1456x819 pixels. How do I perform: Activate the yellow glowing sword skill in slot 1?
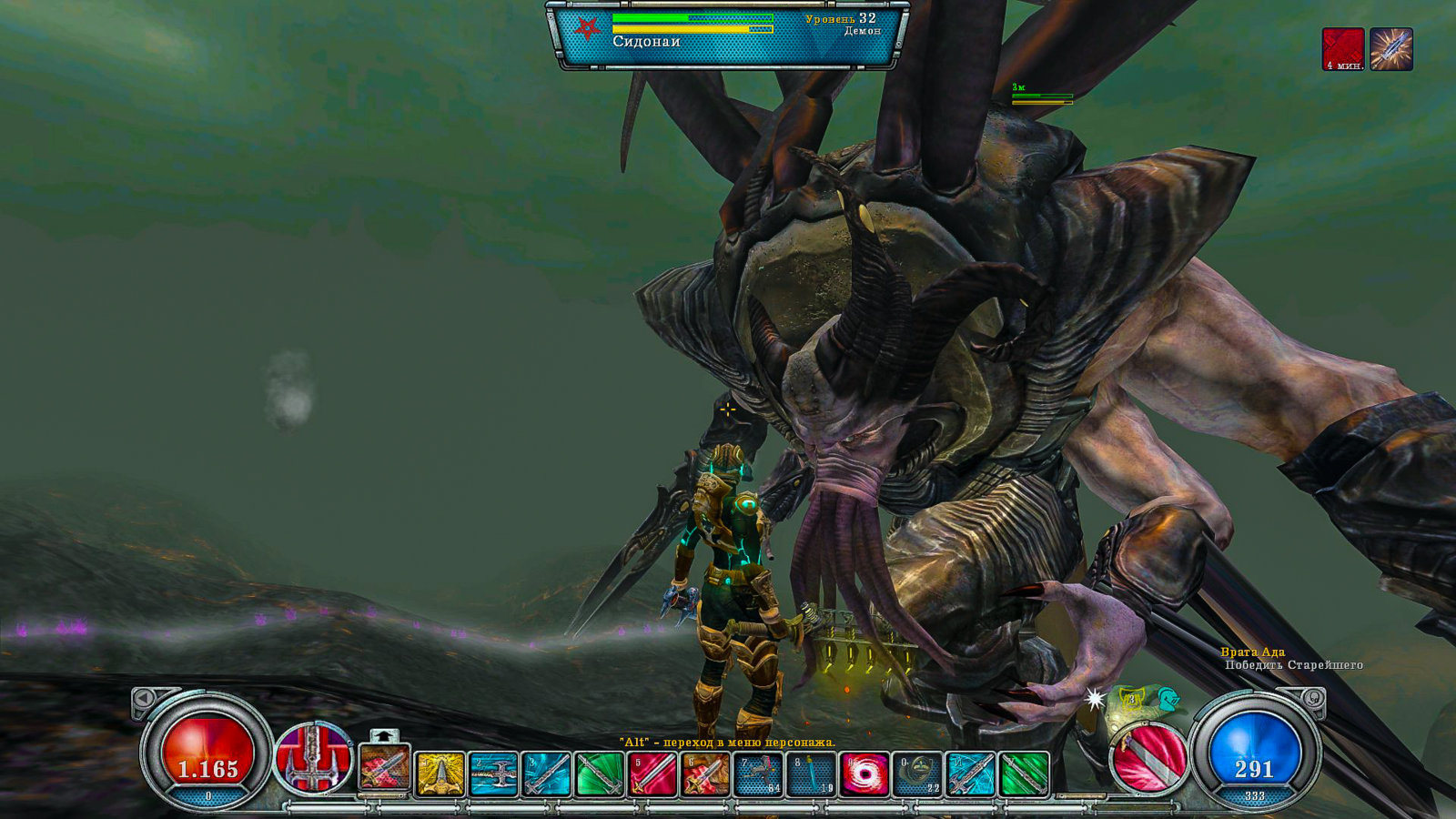(440, 774)
